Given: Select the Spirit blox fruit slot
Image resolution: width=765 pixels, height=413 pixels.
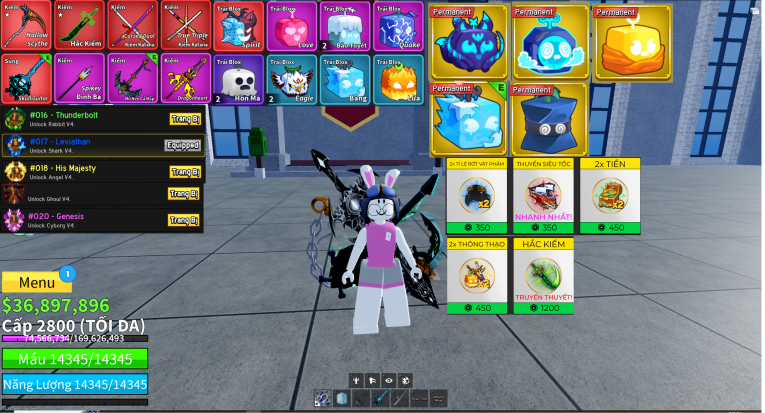Looking at the screenshot, I should tap(237, 26).
